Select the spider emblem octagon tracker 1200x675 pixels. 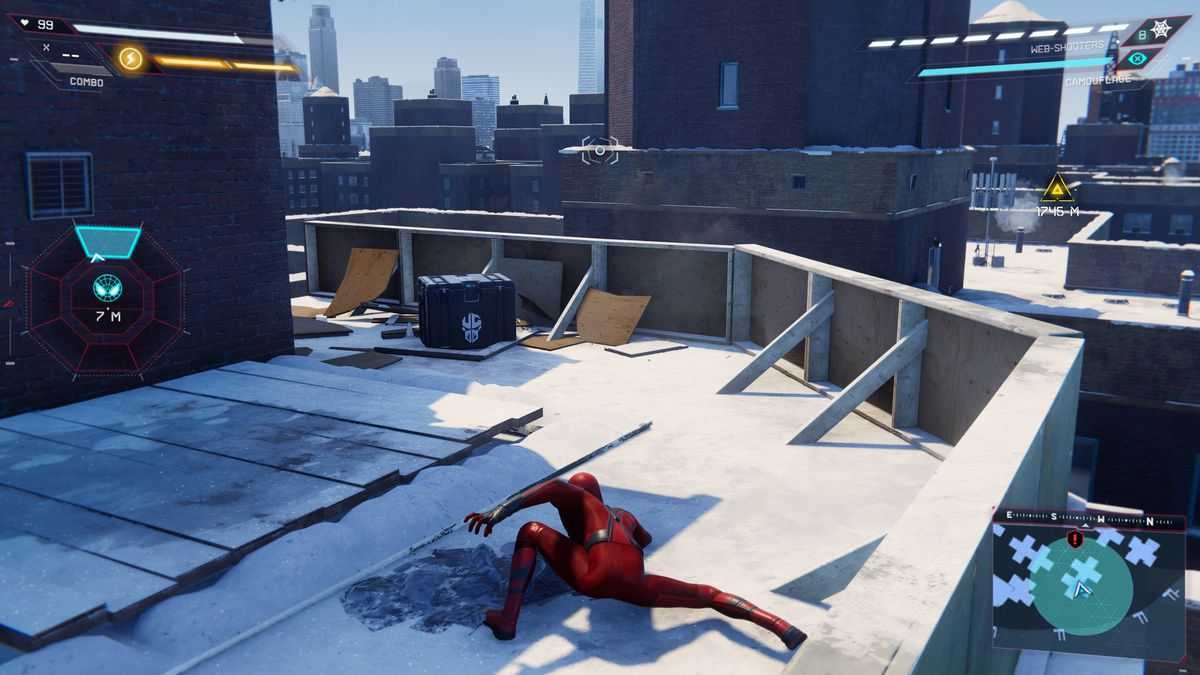107,288
